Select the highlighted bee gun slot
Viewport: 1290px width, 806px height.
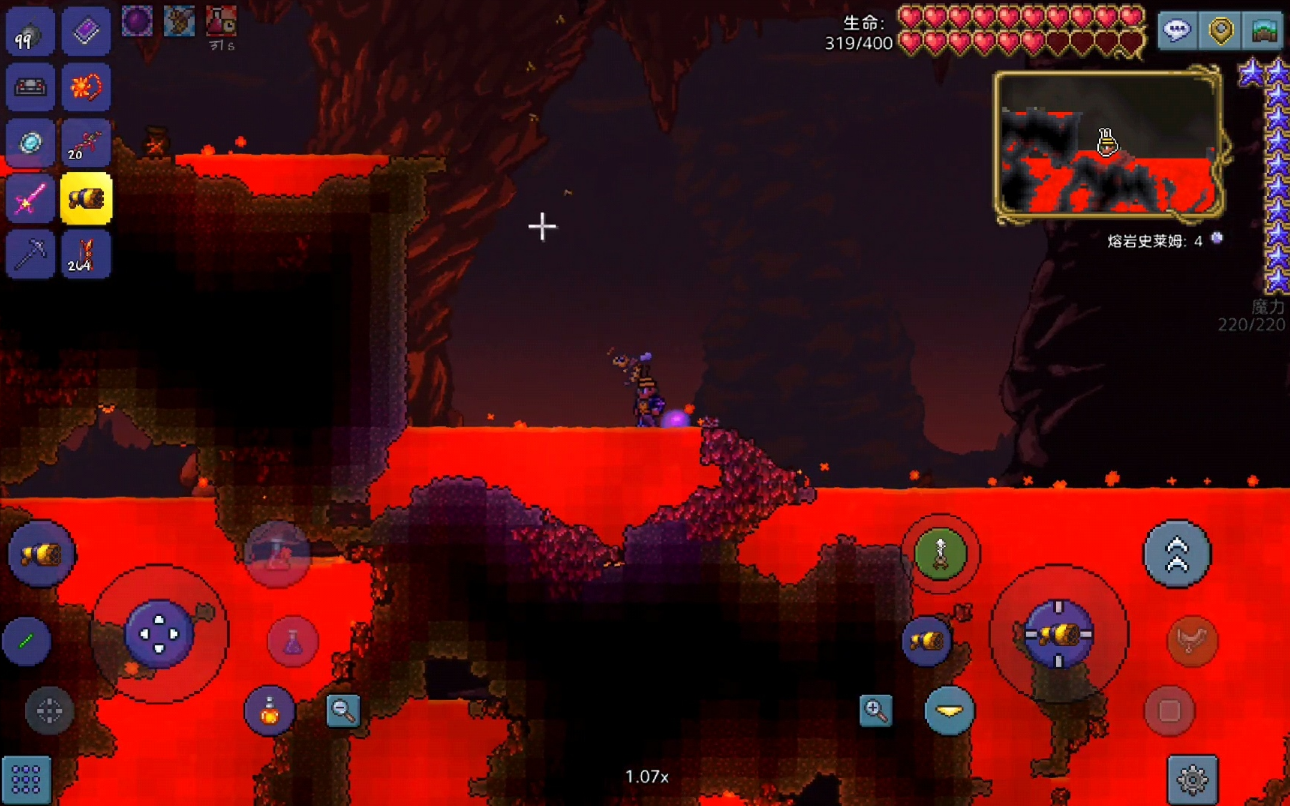click(x=86, y=199)
